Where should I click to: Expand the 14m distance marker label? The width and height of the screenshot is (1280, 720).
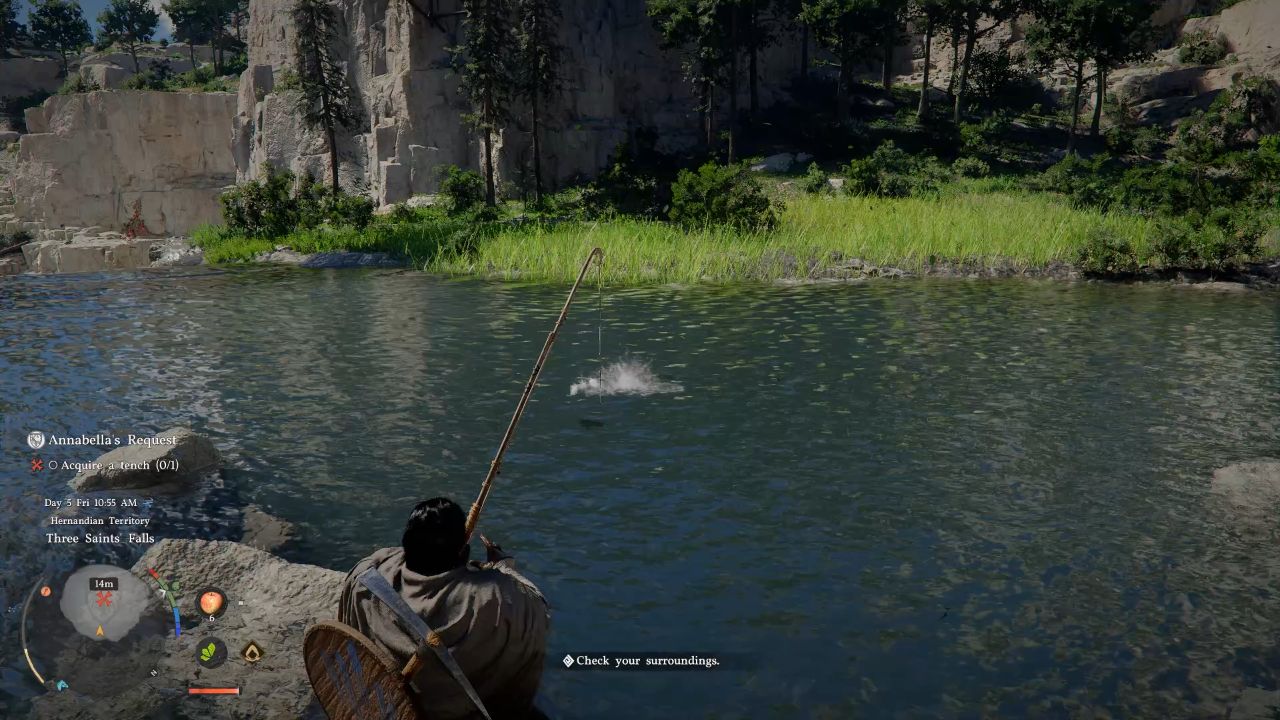tap(103, 583)
